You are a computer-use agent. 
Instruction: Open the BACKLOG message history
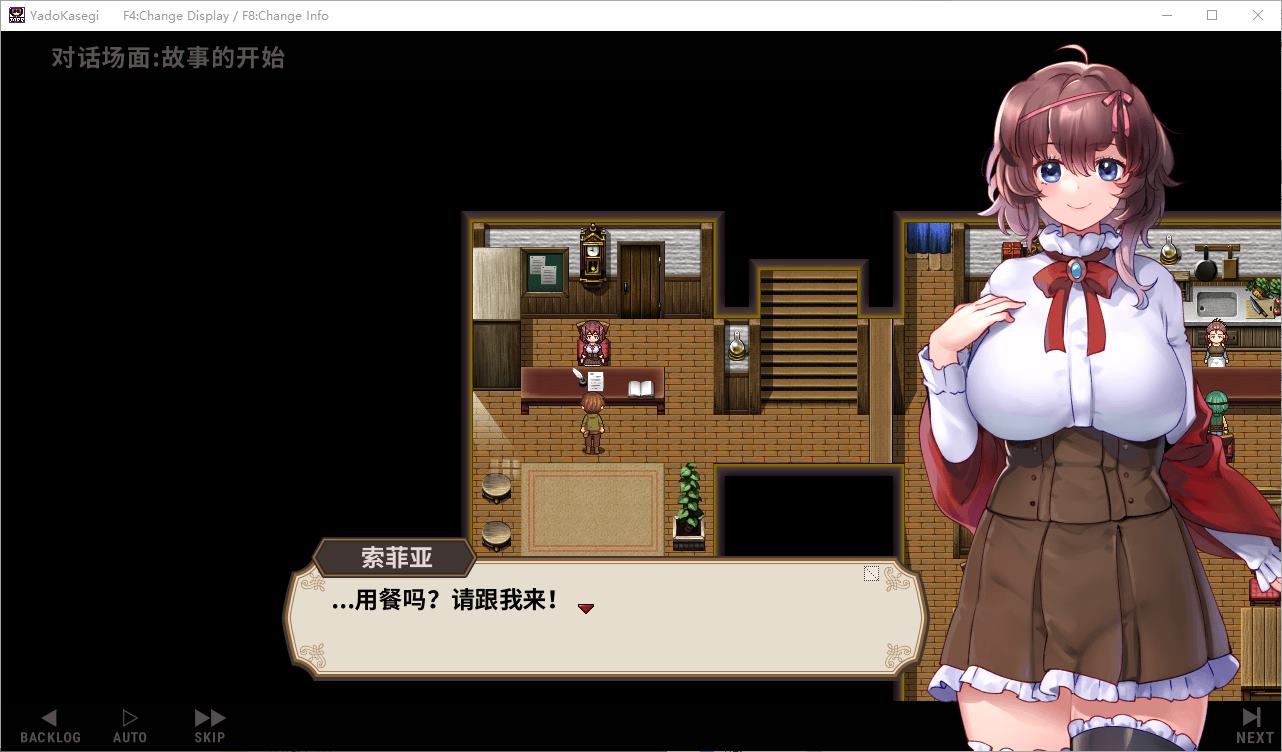coord(50,724)
